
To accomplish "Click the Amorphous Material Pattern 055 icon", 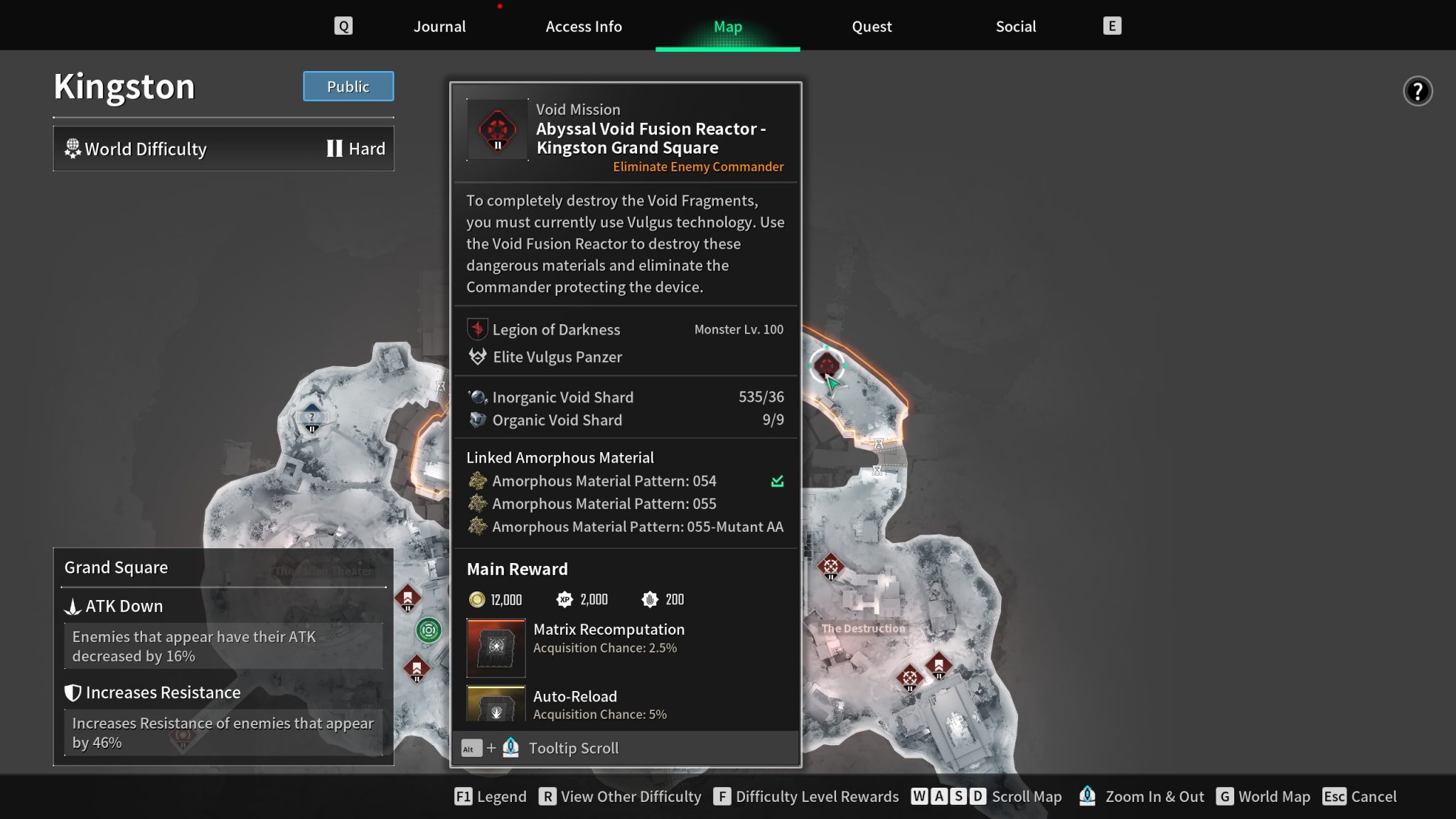I will (476, 503).
